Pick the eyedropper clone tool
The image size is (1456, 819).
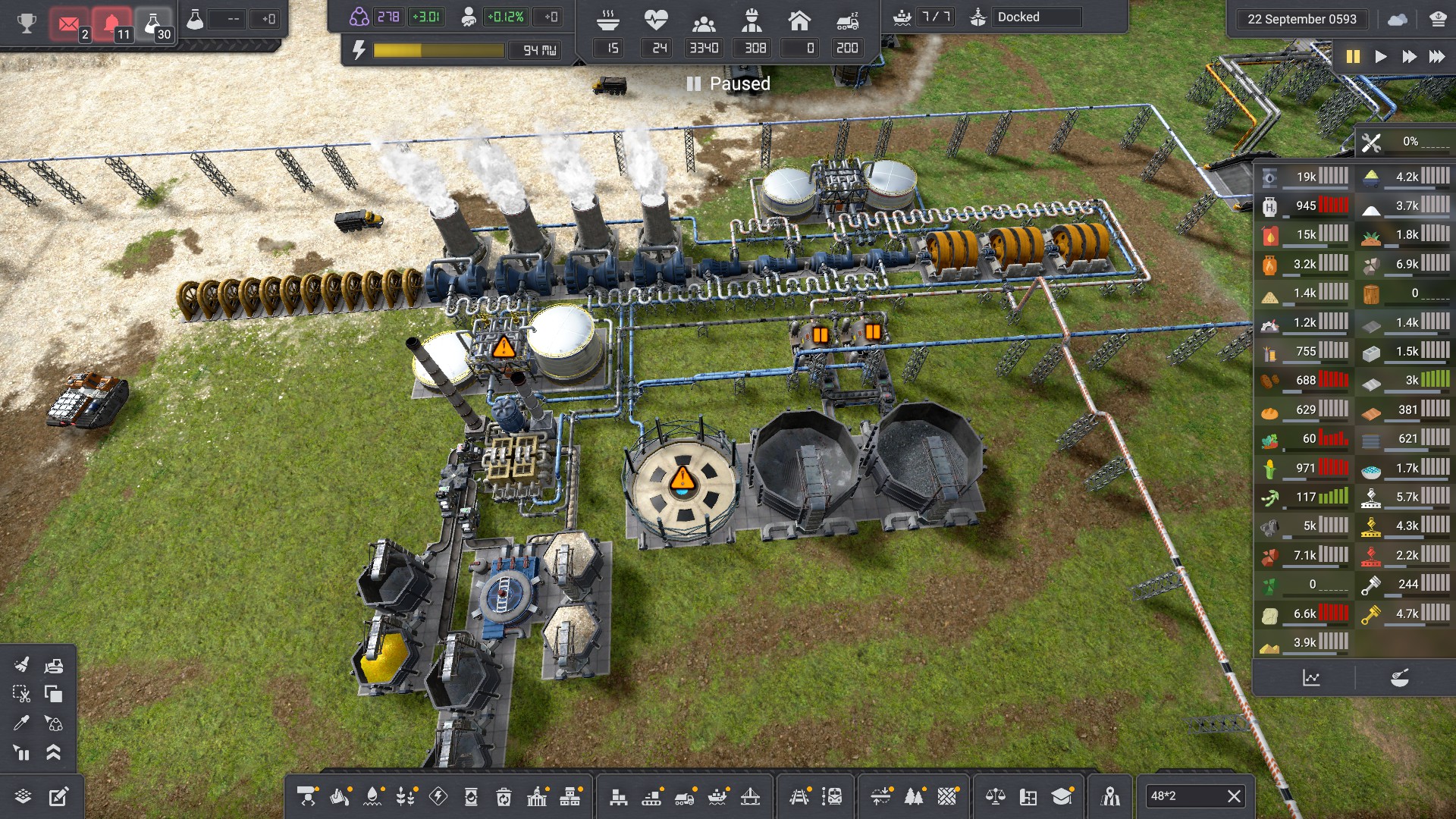pos(21,723)
